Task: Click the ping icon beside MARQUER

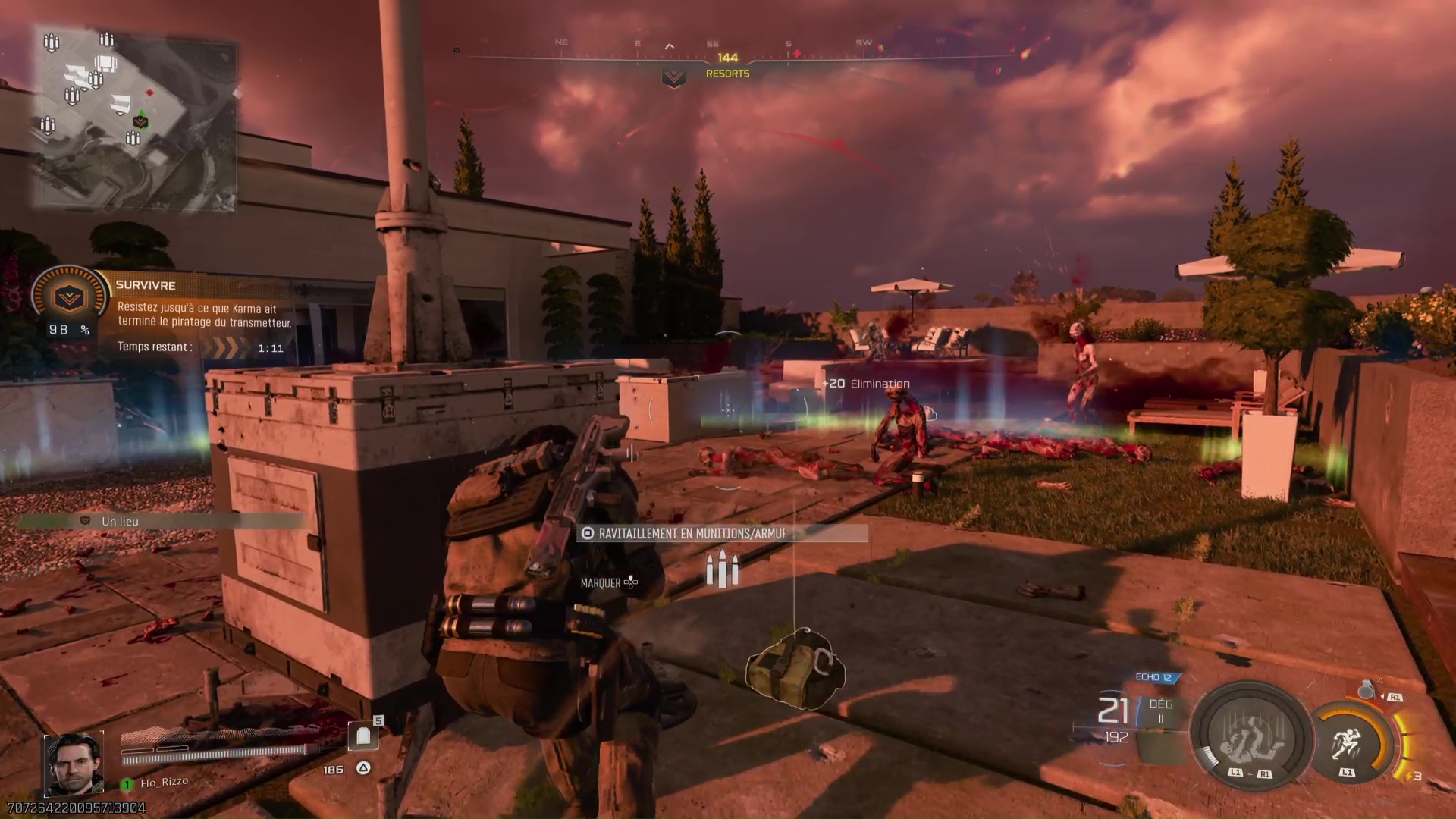Action: [632, 582]
